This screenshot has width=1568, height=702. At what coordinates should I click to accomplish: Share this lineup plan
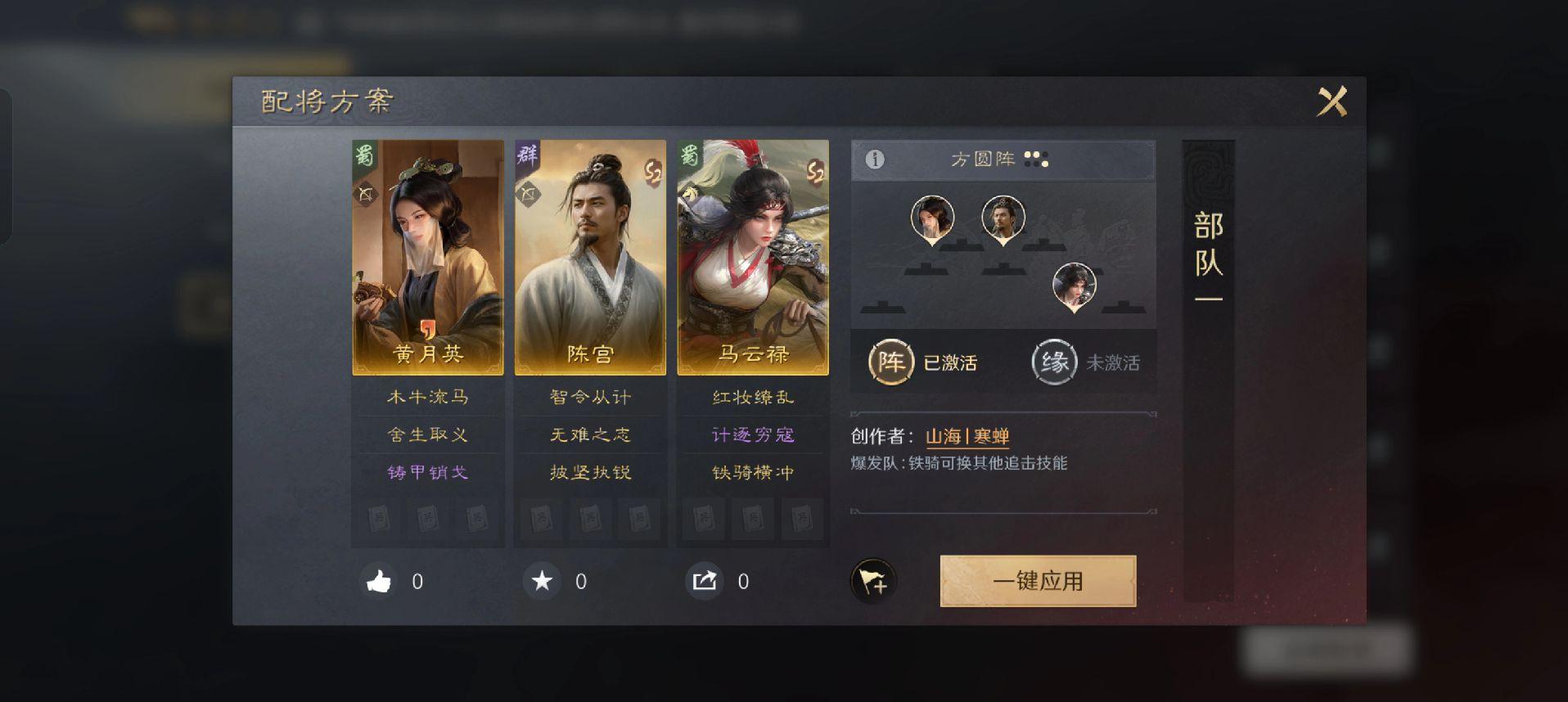pyautogui.click(x=705, y=582)
